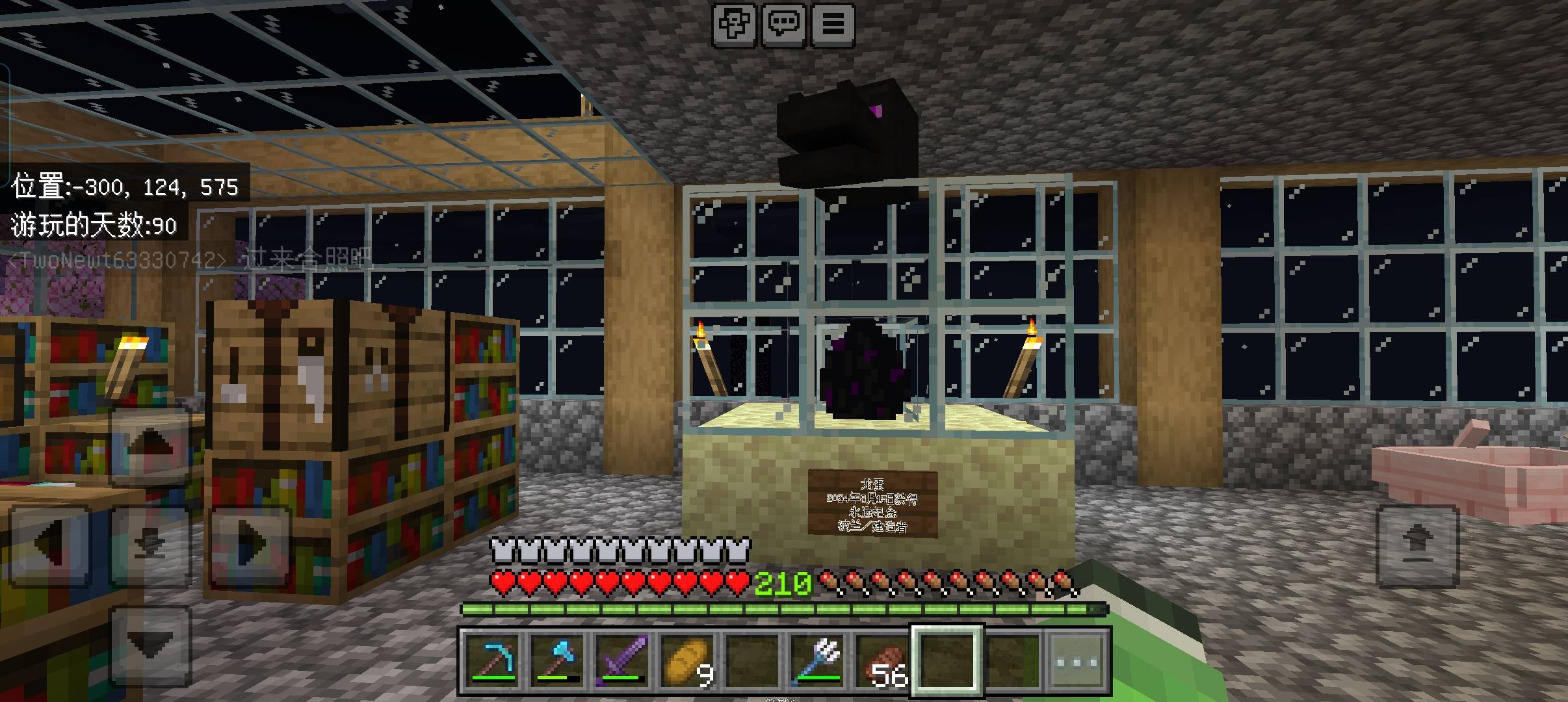Tap the move forward arrow
The height and width of the screenshot is (702, 1568).
(150, 447)
